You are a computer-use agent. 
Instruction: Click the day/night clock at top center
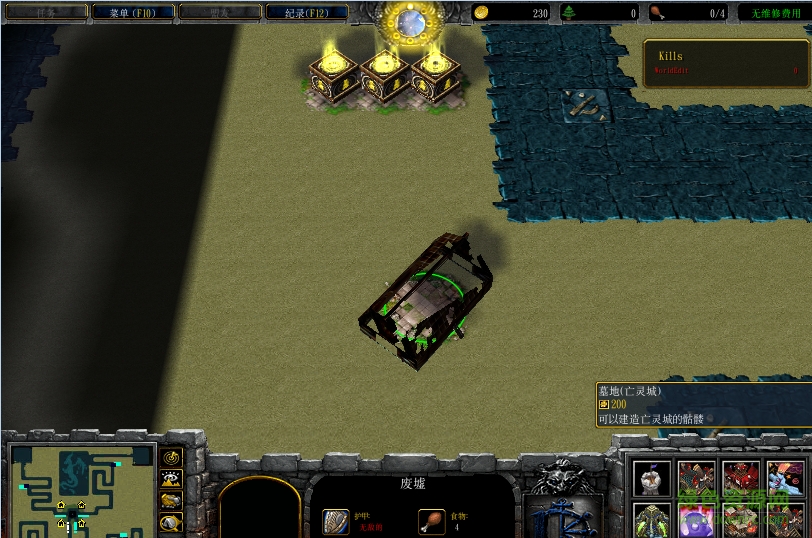coord(409,20)
